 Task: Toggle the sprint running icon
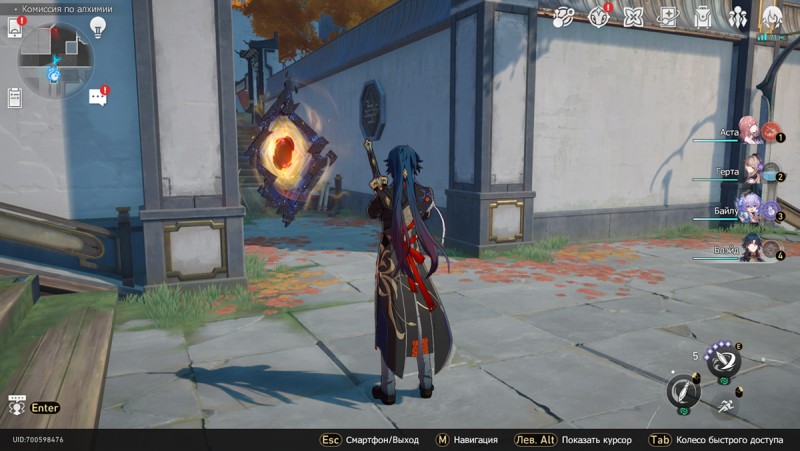tap(723, 406)
